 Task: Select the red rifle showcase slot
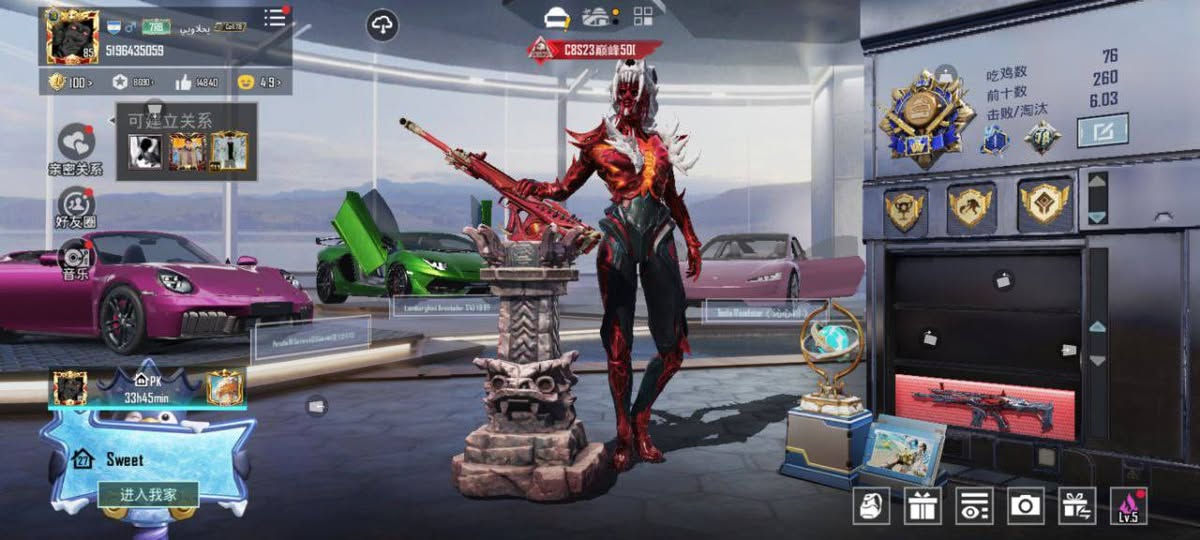984,406
